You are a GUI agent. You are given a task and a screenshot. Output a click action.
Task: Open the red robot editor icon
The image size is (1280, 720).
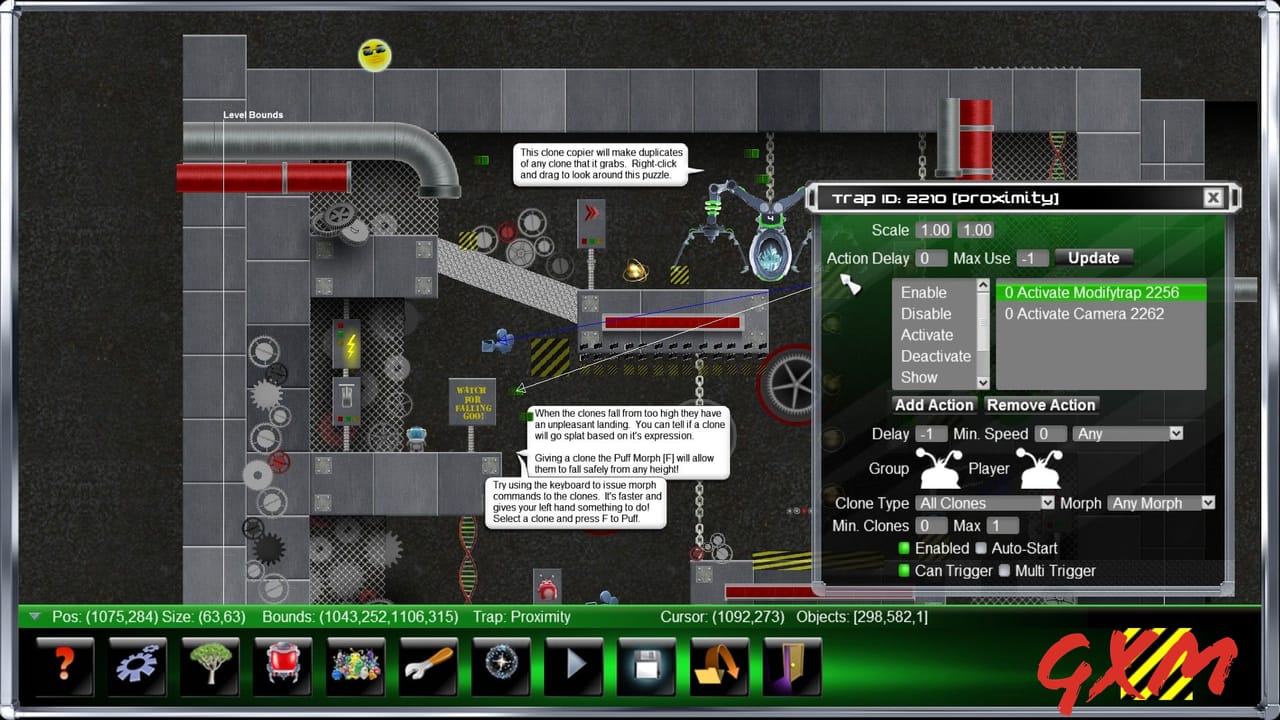point(282,665)
